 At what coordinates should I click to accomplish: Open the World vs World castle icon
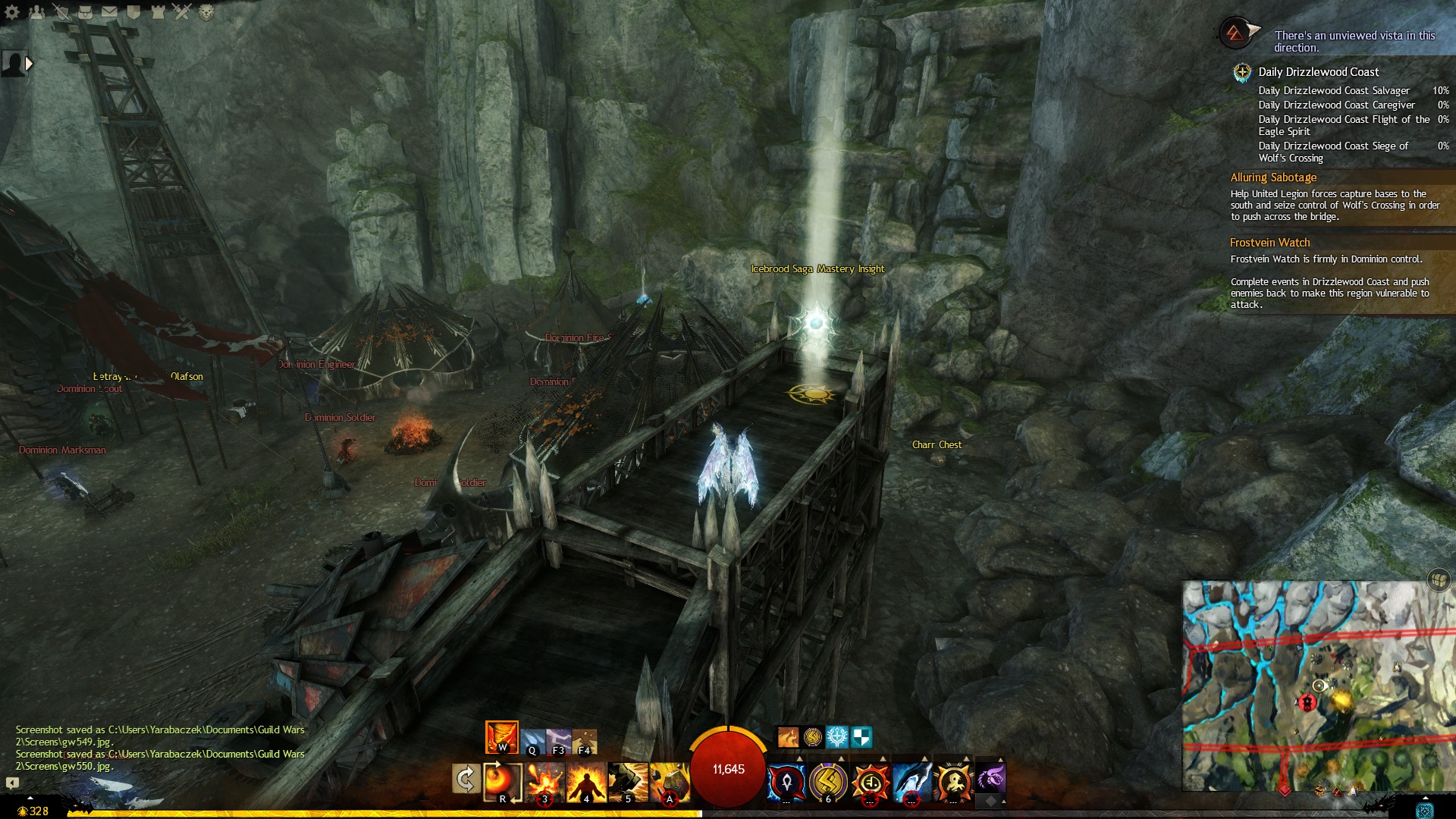158,11
